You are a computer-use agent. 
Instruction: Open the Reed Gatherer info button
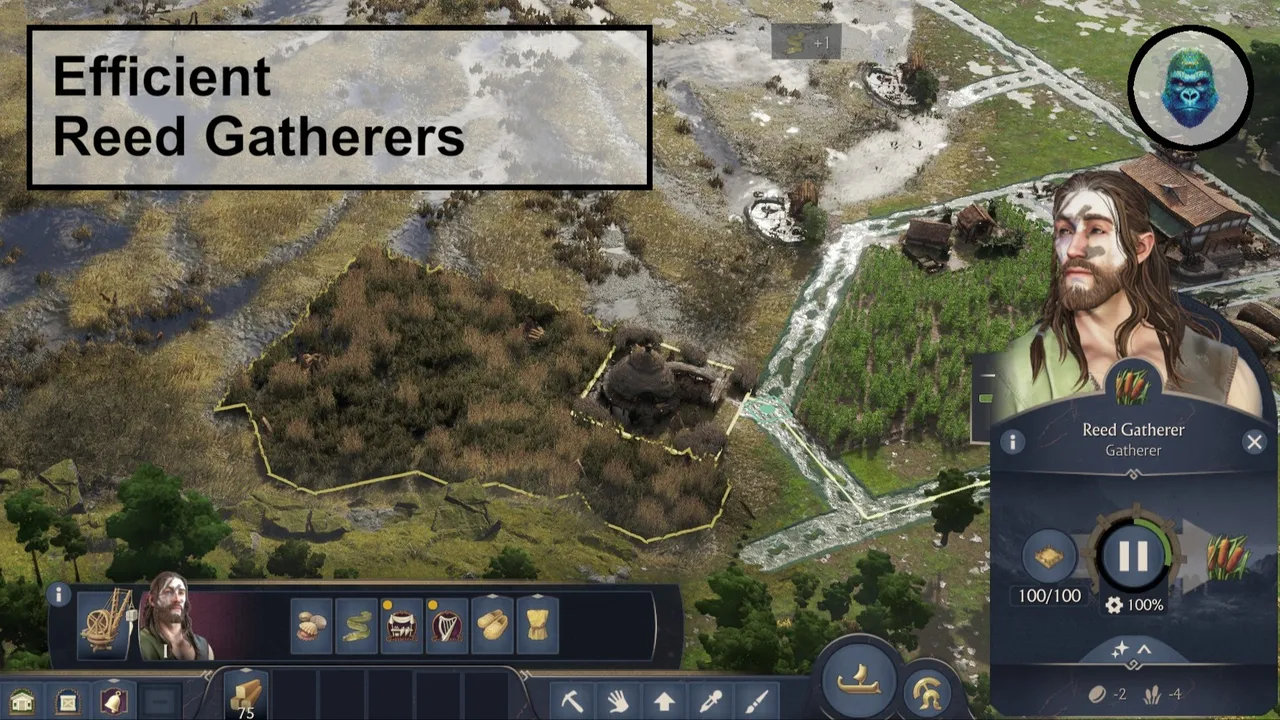1012,442
